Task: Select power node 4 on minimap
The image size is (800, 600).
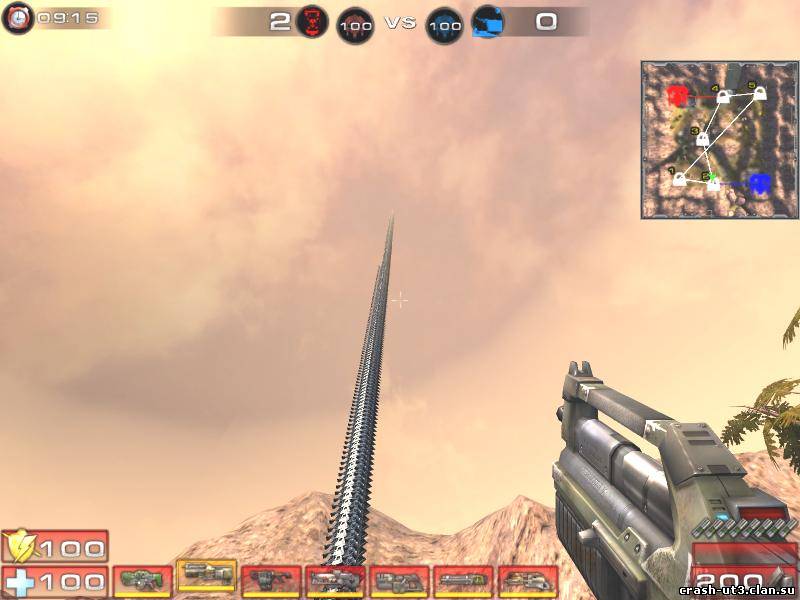Action: click(723, 97)
